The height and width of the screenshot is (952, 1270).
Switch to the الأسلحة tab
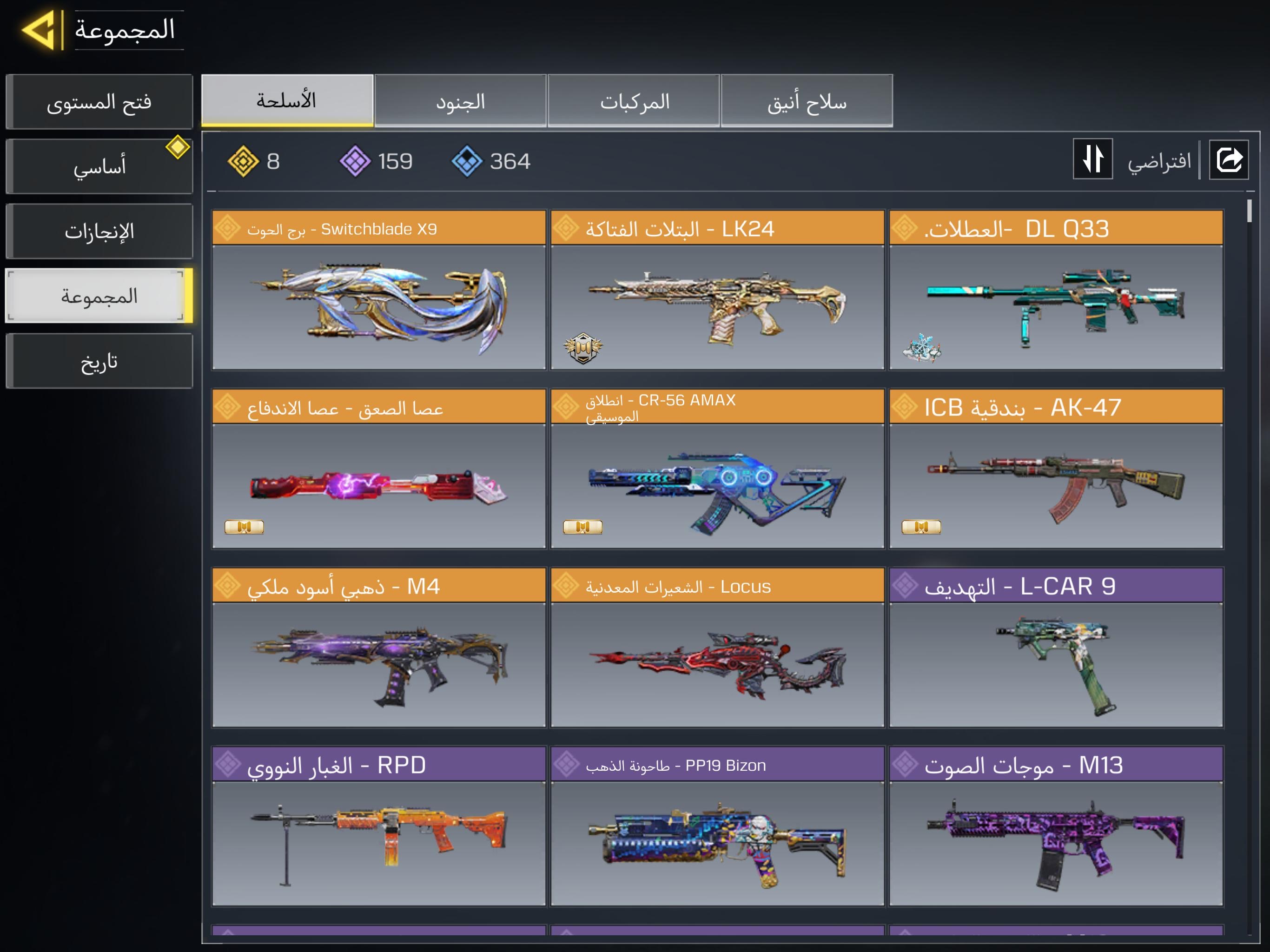click(287, 101)
